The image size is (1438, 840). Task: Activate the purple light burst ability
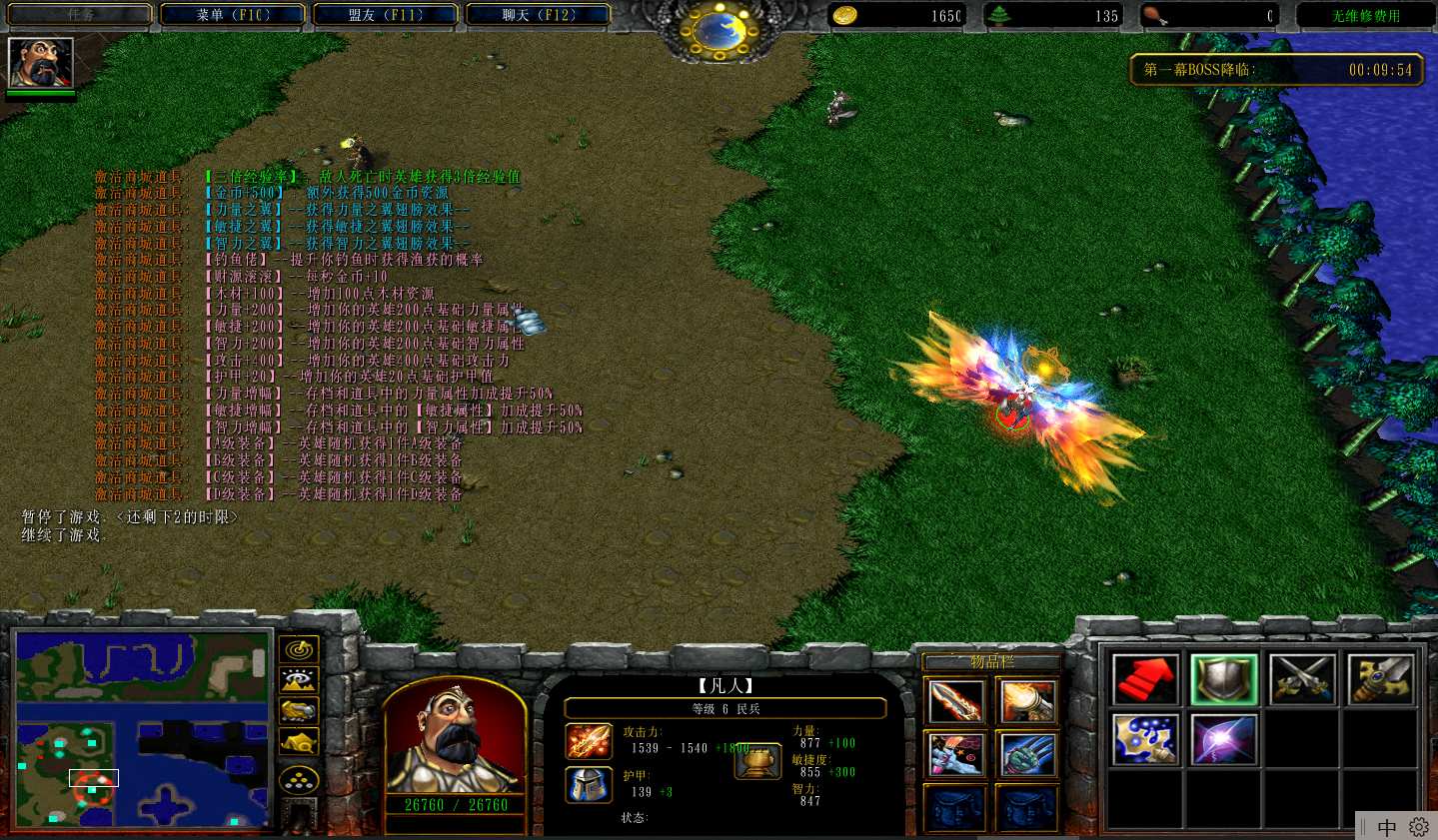tap(1223, 740)
